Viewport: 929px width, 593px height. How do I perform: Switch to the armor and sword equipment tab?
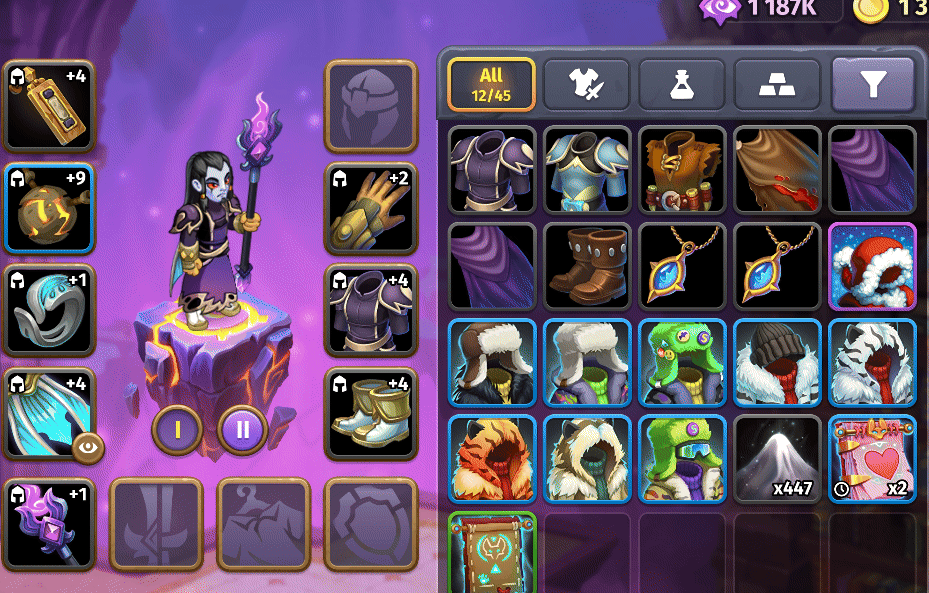pos(585,85)
